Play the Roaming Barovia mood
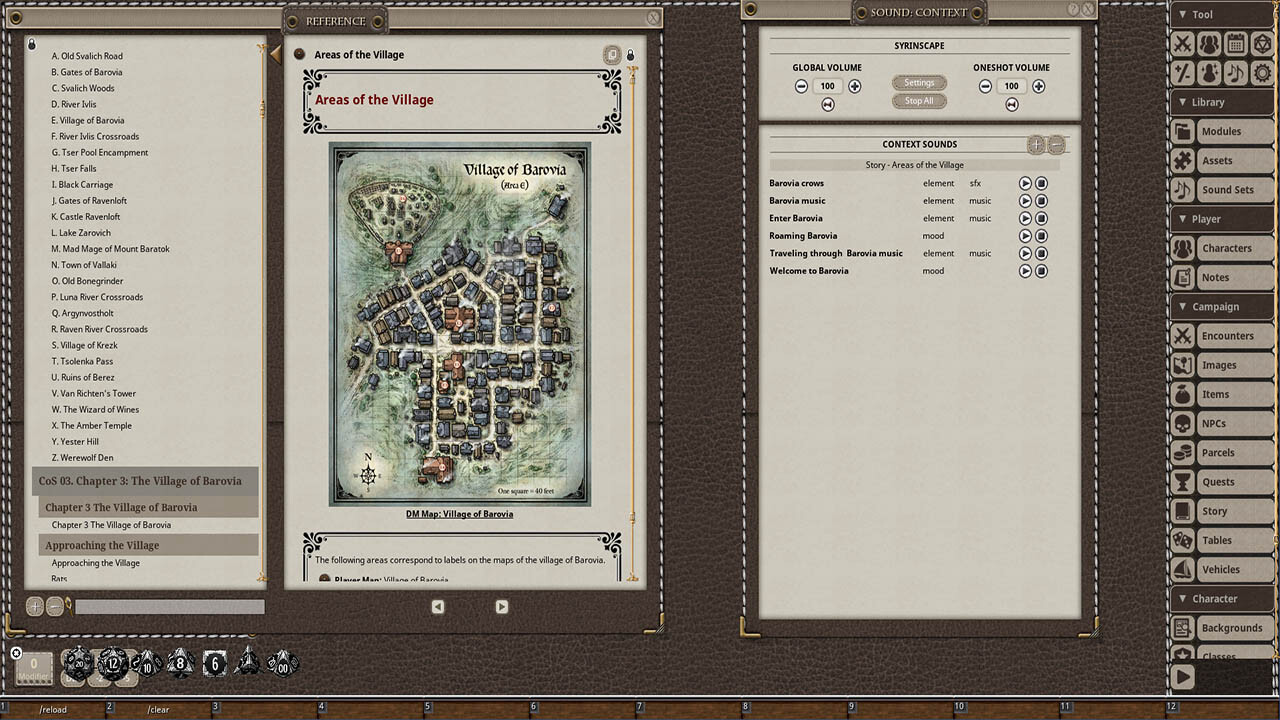Screen dimensions: 1280x720 point(1025,236)
